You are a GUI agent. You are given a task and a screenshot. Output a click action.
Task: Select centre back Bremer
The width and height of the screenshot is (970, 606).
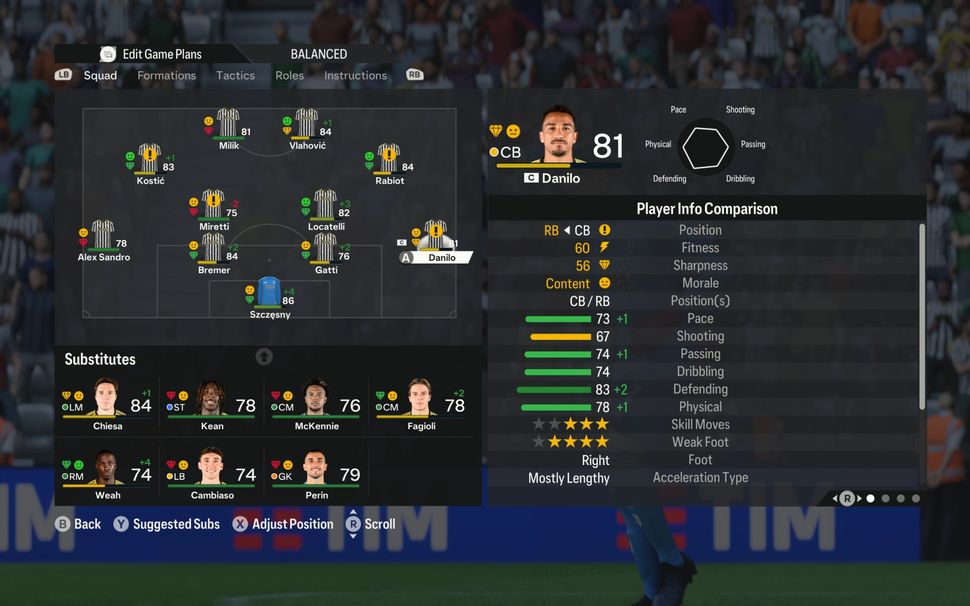pyautogui.click(x=213, y=250)
